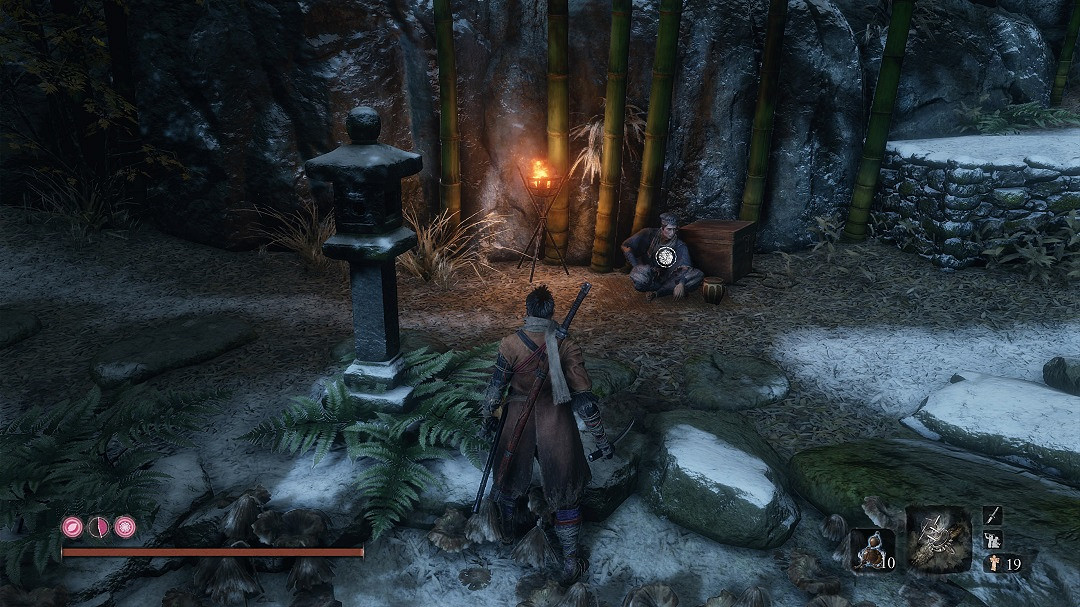
Task: Click the spirit emblem figure icon
Action: pyautogui.click(x=993, y=563)
